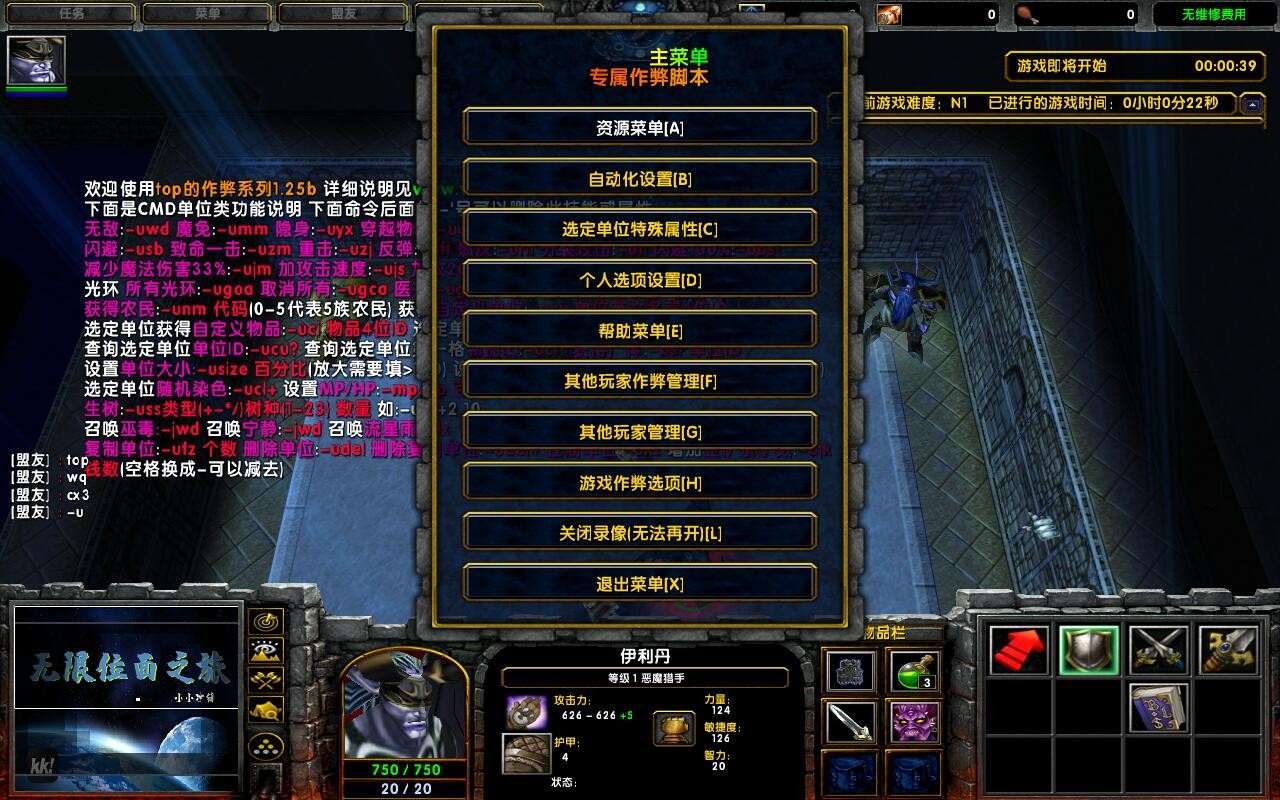This screenshot has width=1280, height=800.
Task: Click the gold resource icon at top right
Action: click(888, 12)
